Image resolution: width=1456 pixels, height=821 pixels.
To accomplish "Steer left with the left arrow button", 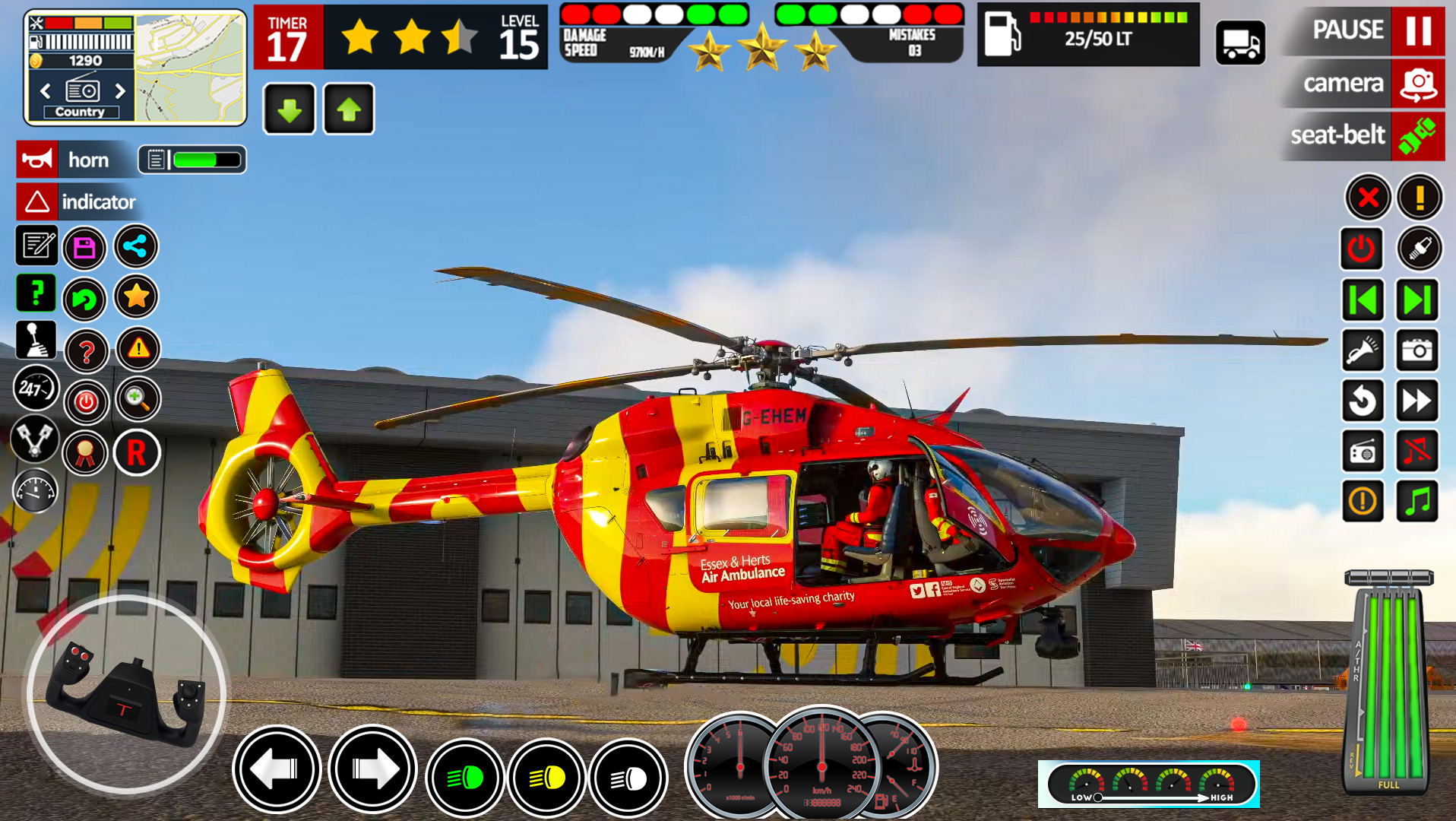I will tap(277, 769).
